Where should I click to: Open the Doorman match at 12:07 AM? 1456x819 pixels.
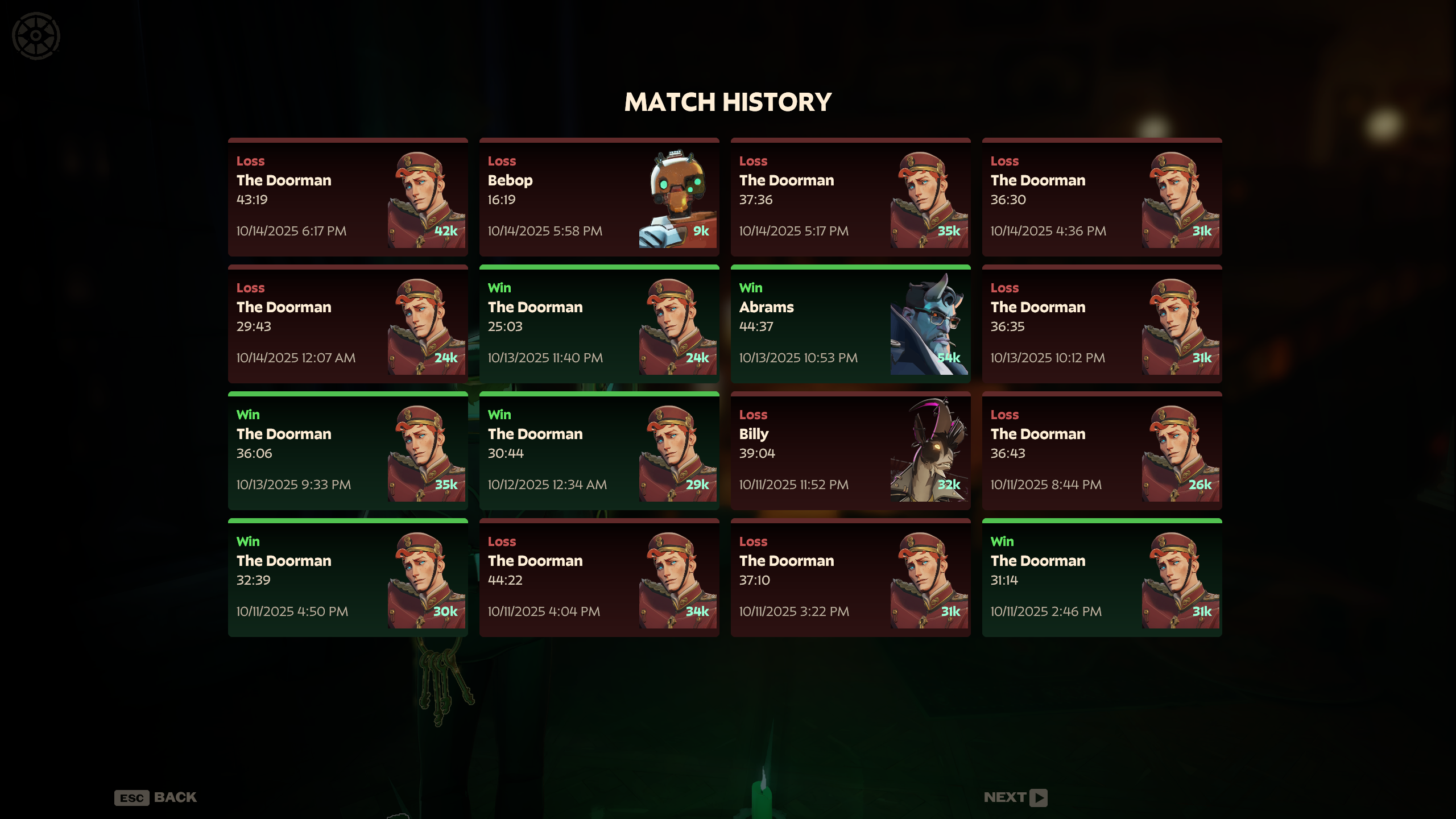coord(348,324)
